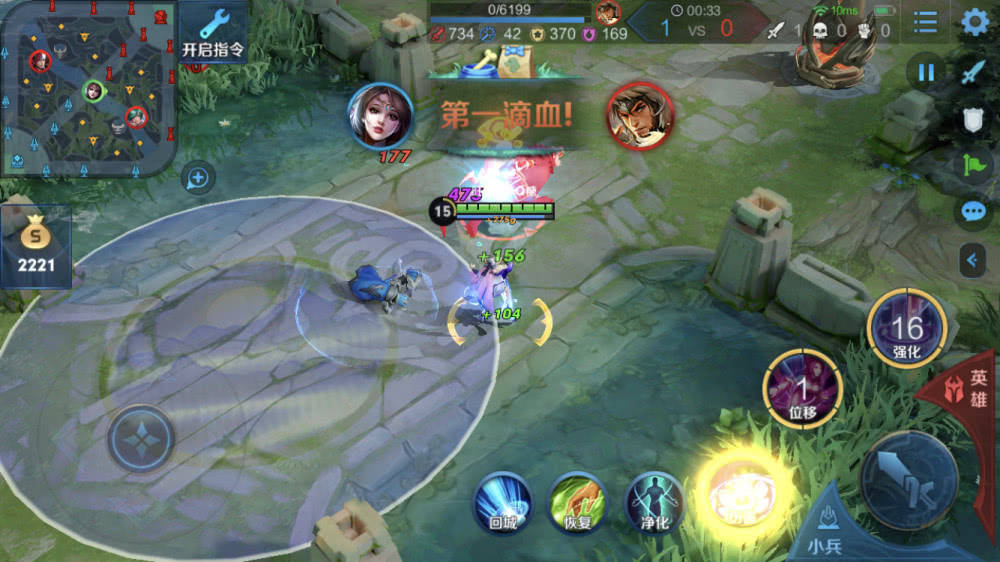The image size is (1000, 562).
Task: Tap the blue sword attack signal icon
Action: pos(974,72)
